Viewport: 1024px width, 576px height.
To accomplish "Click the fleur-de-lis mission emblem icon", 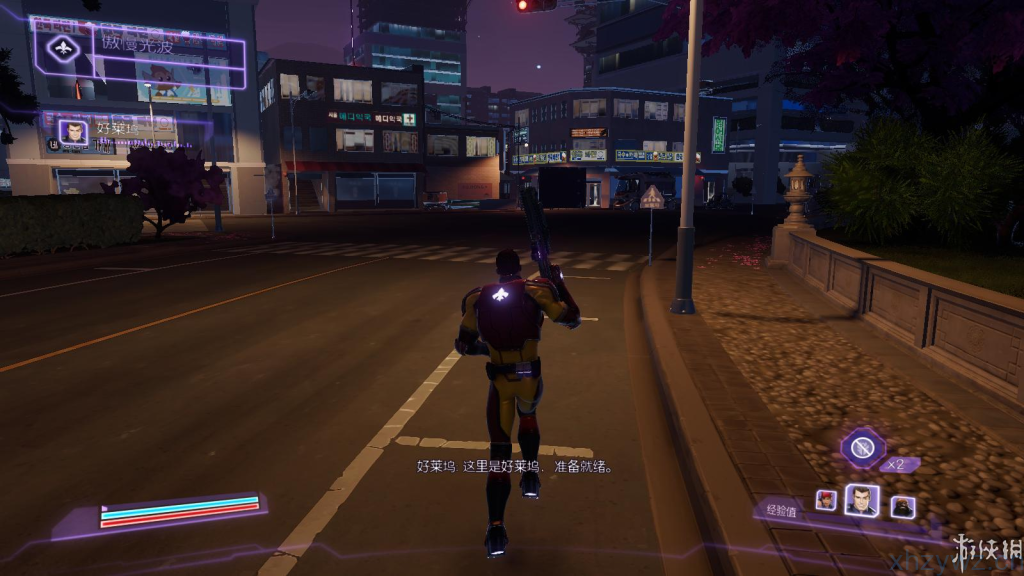I will (x=63, y=47).
